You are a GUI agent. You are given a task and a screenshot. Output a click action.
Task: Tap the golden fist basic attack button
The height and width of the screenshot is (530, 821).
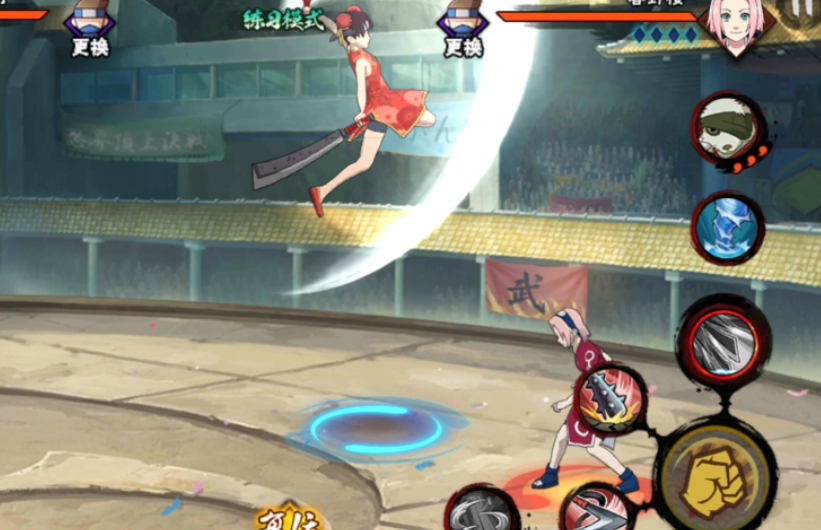tap(715, 472)
